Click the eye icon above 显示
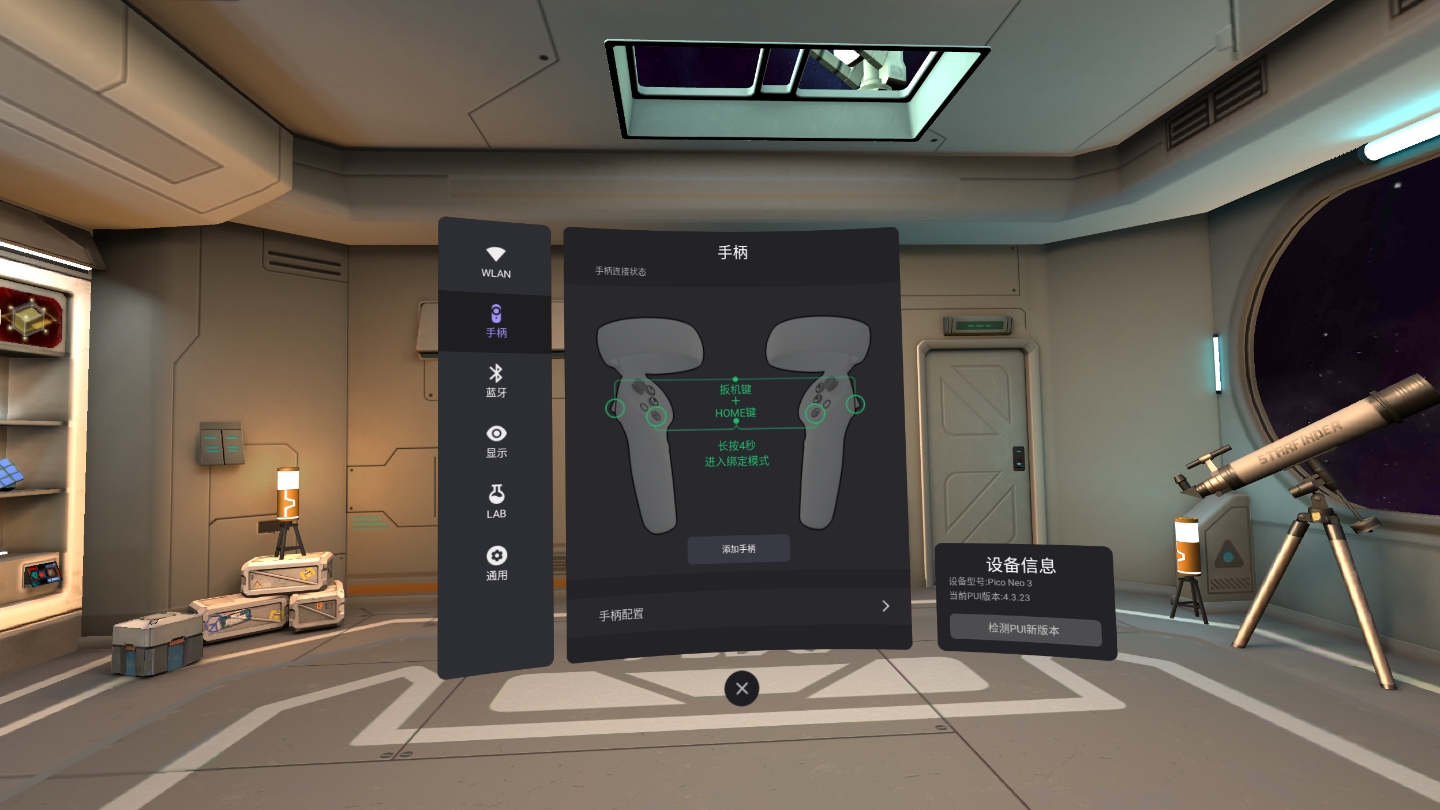 pos(495,432)
